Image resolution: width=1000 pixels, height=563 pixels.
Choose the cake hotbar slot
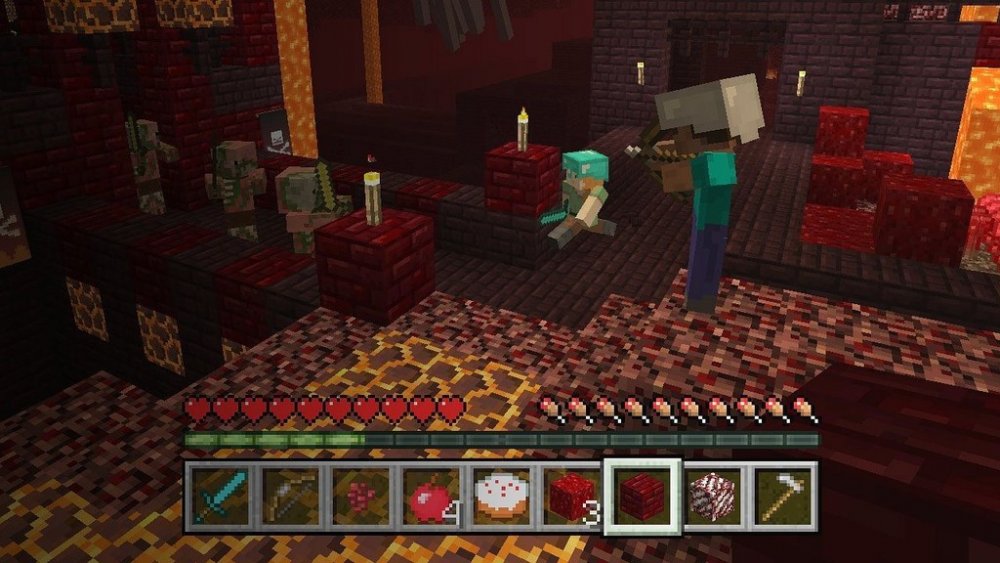pos(501,495)
